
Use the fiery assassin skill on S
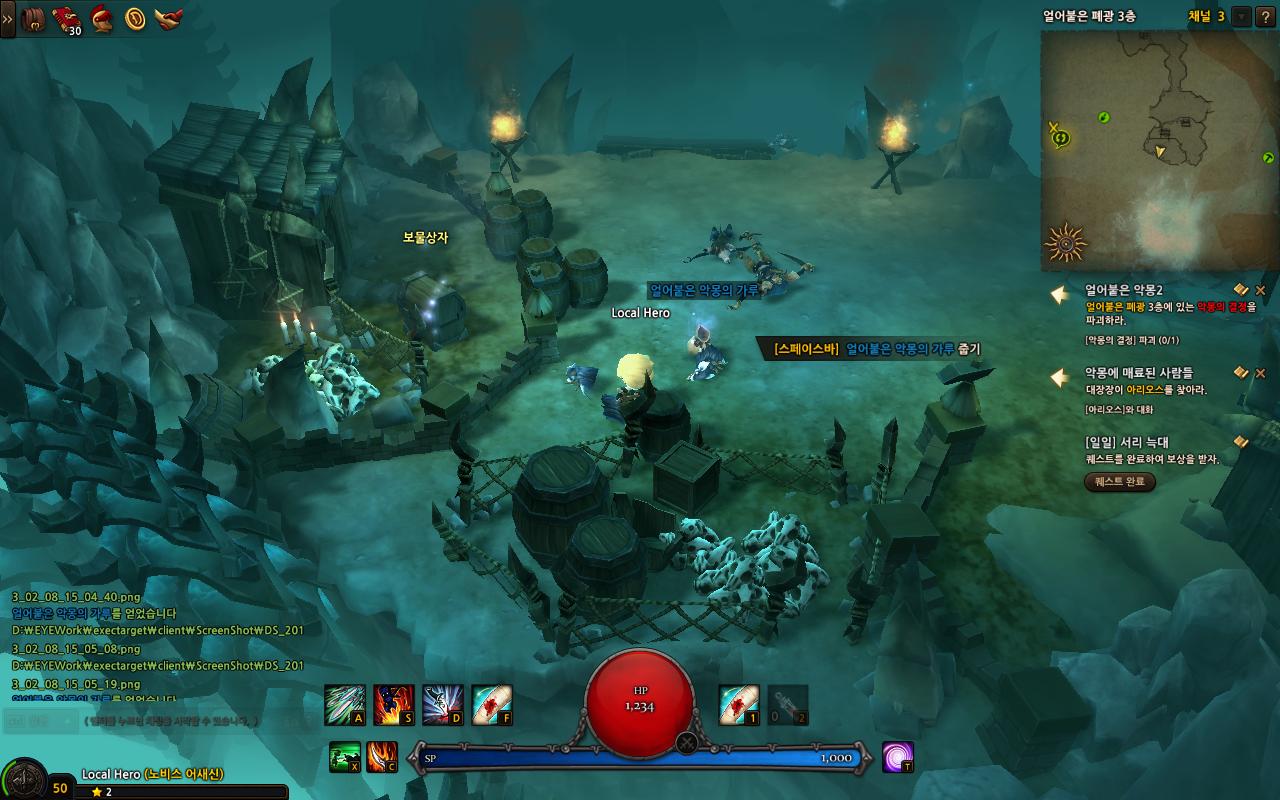pos(393,705)
